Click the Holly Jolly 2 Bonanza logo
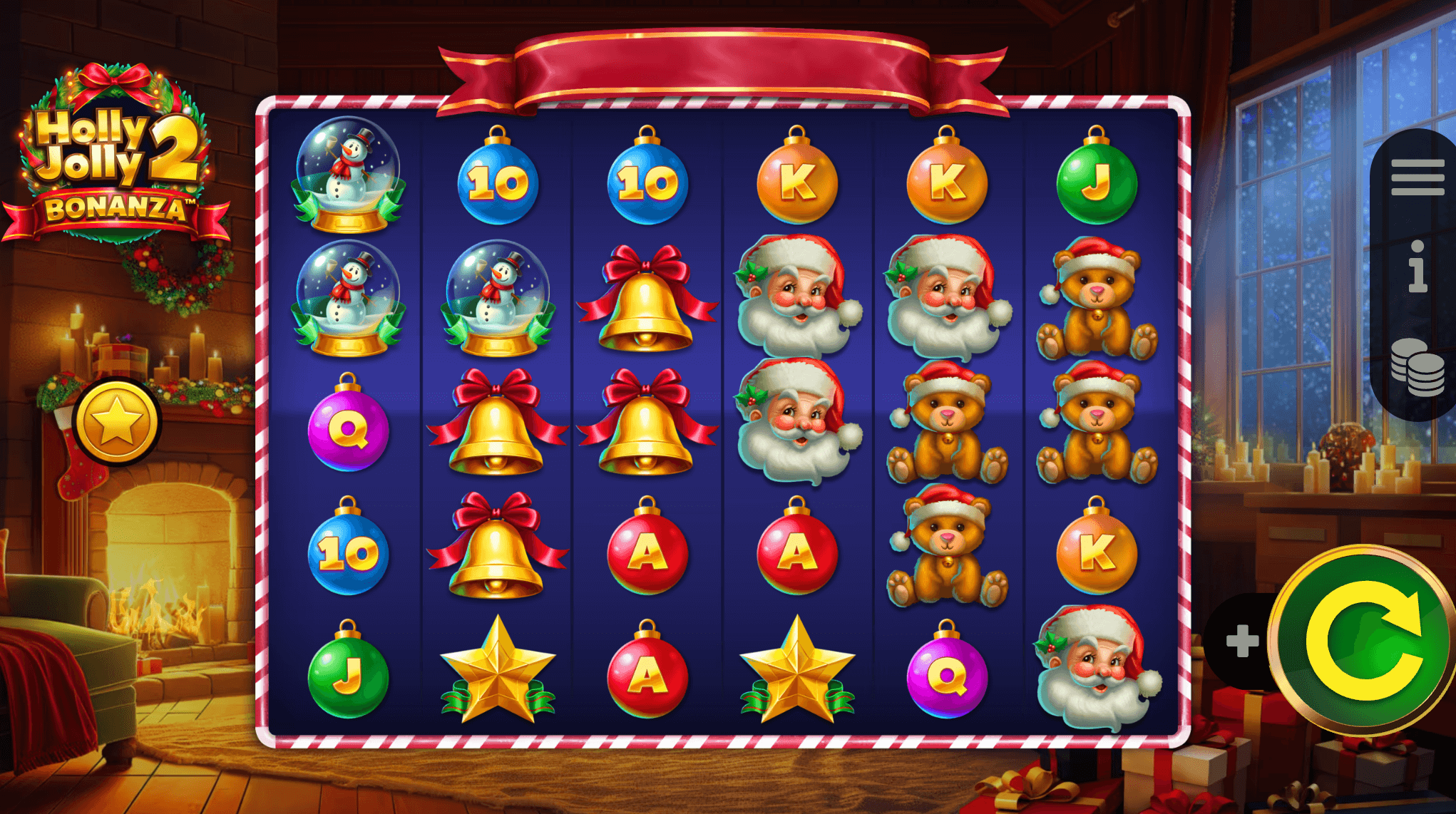Screen dimensions: 1456x814 [114, 153]
